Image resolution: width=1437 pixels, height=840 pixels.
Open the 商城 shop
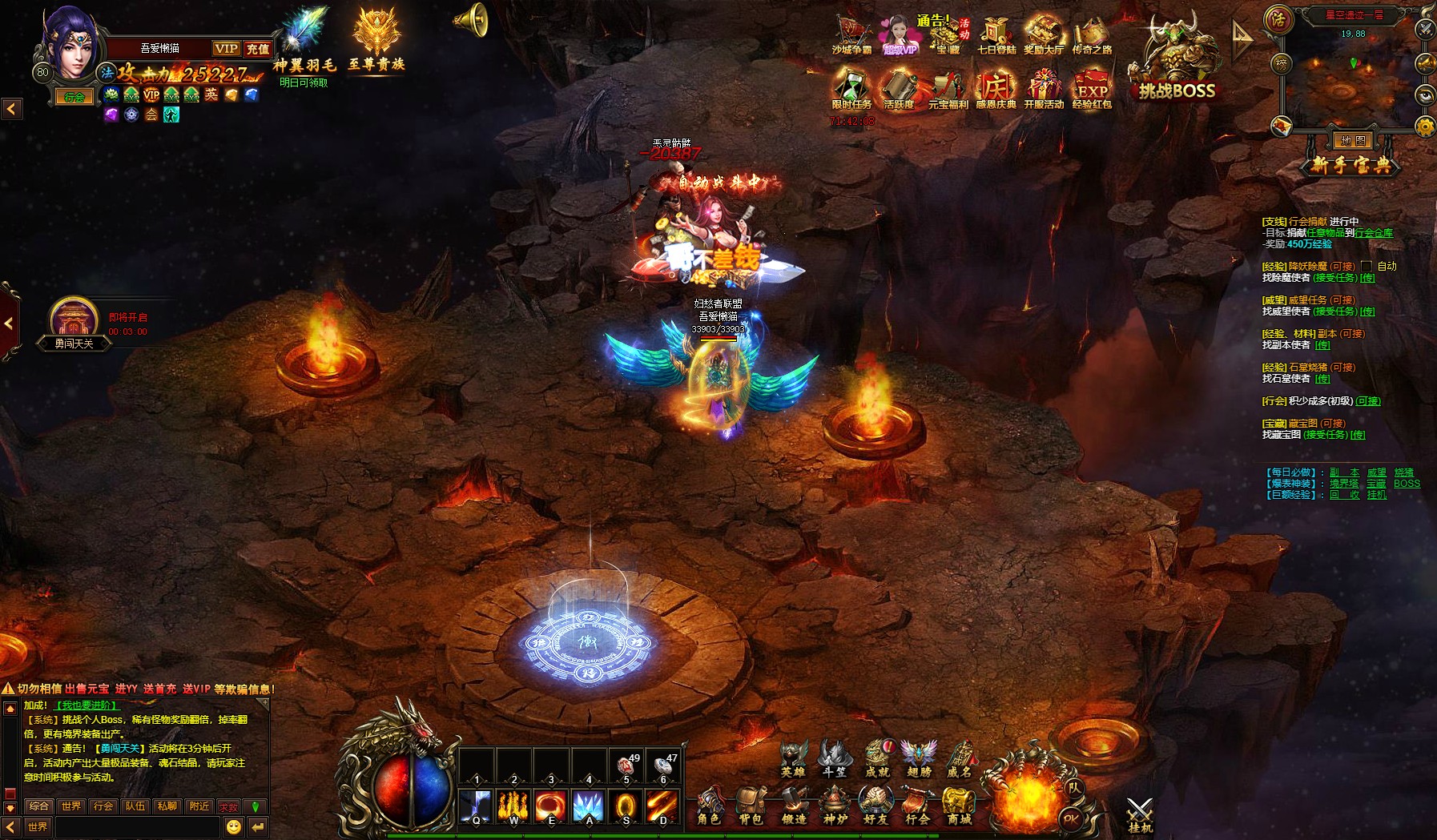959,806
